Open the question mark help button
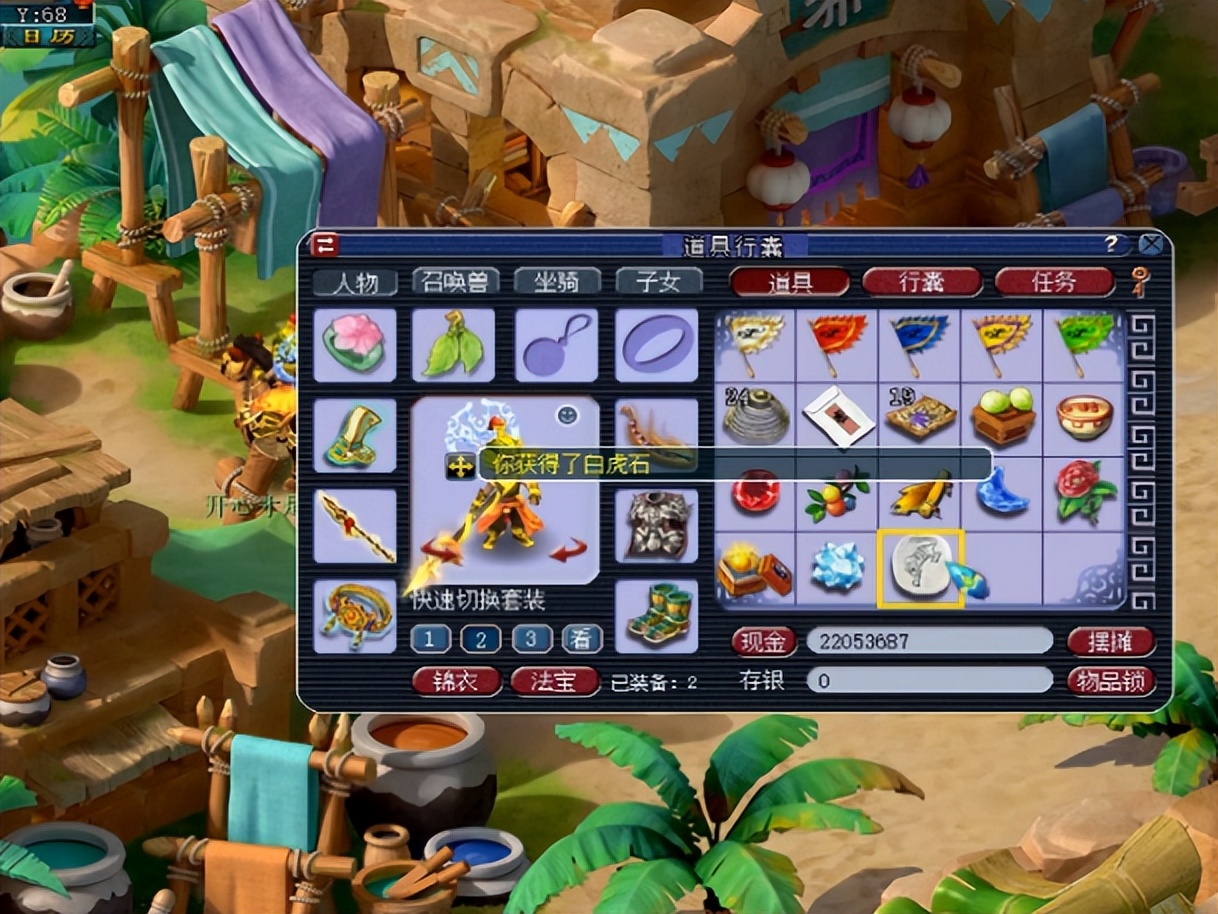 tap(1111, 244)
